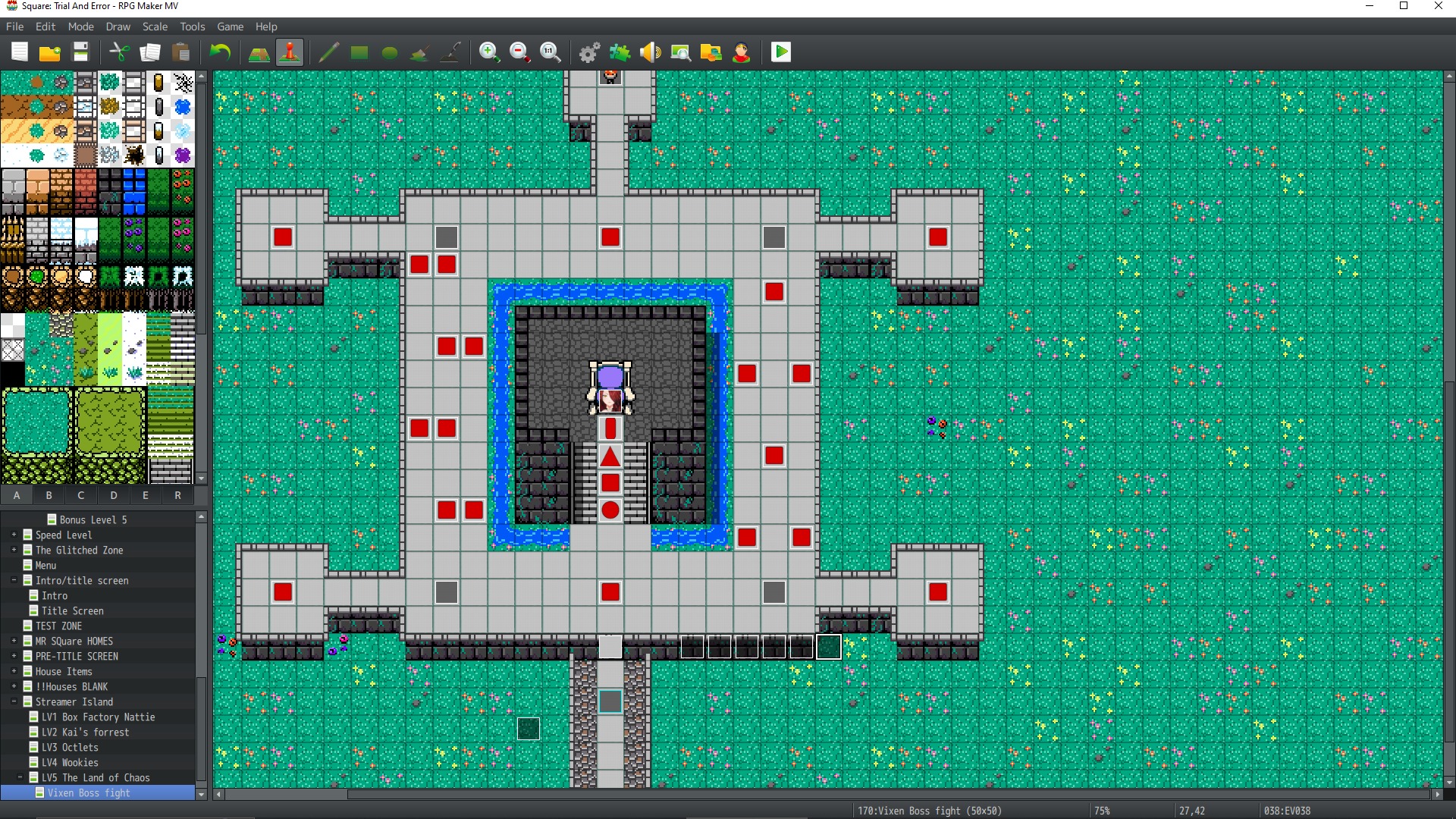The height and width of the screenshot is (819, 1456).
Task: Zoom out of the map
Action: click(519, 52)
